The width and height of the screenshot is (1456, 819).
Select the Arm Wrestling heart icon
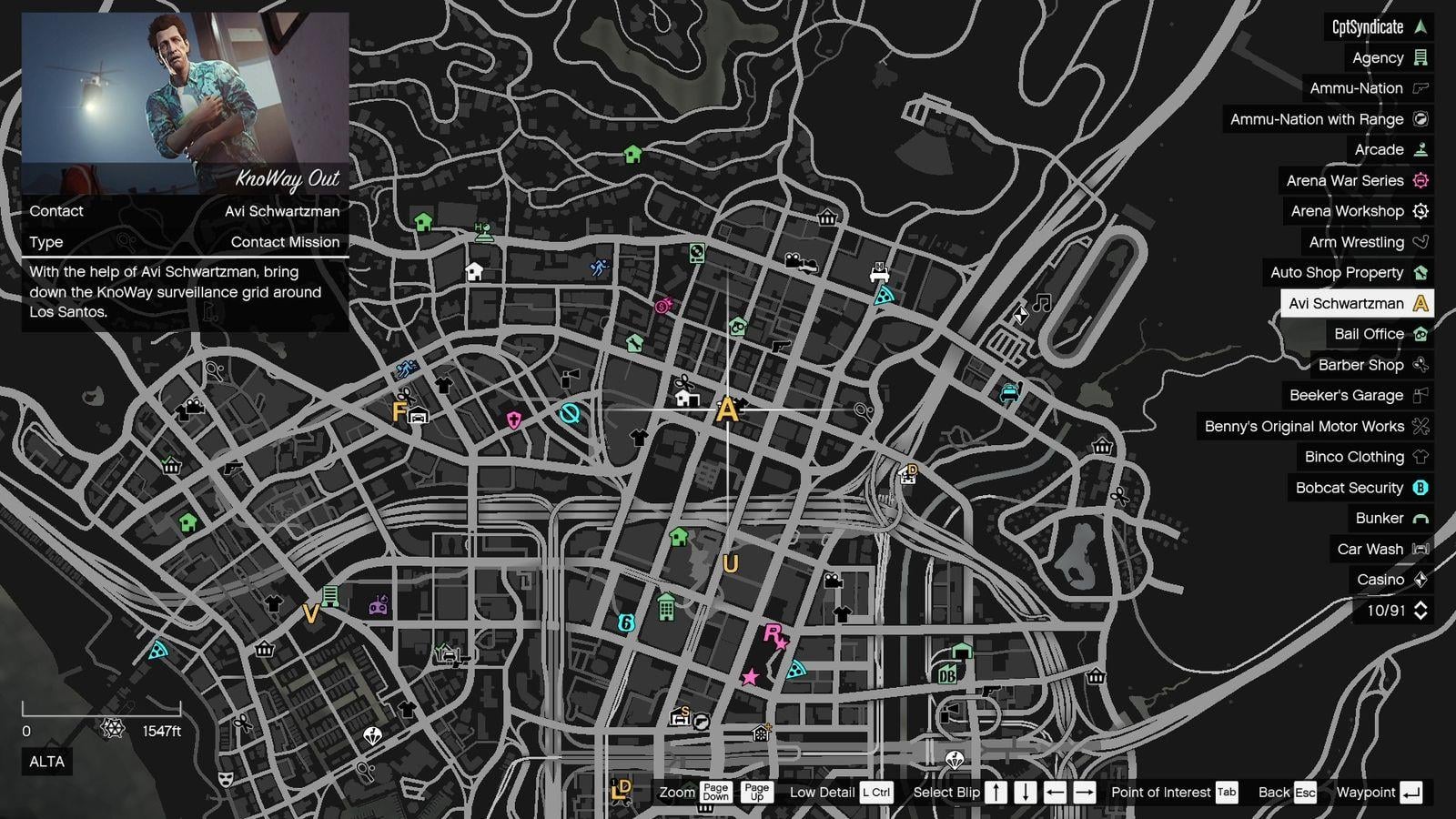click(x=1419, y=242)
